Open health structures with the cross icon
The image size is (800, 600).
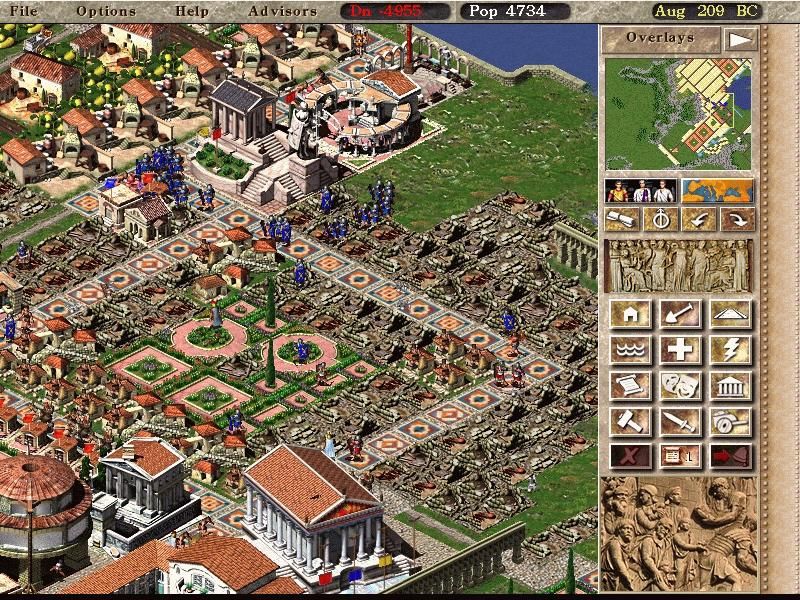pyautogui.click(x=680, y=350)
